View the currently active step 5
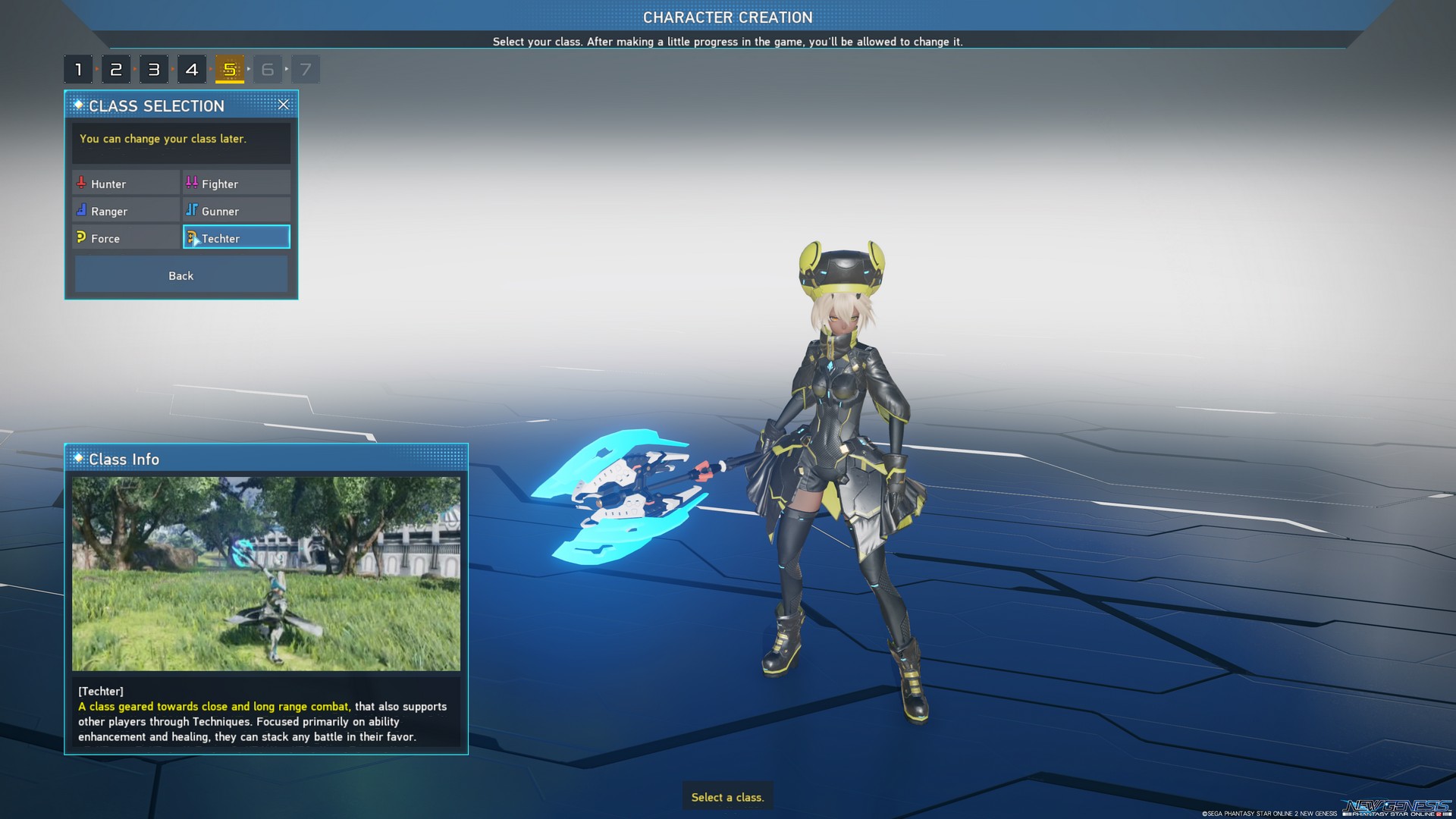Screen dimensions: 1456x819 229,68
